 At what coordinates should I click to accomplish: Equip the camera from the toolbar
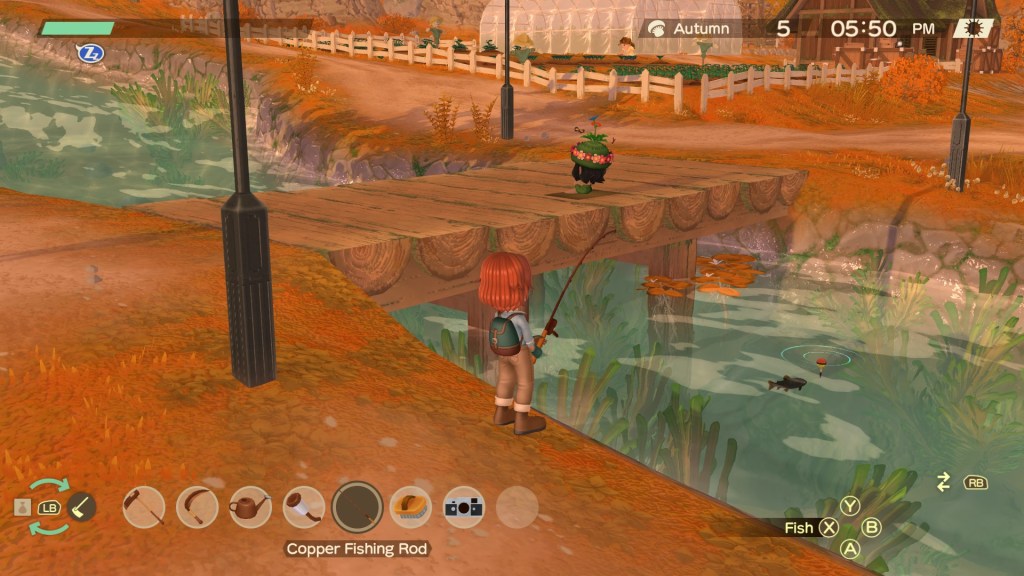464,507
